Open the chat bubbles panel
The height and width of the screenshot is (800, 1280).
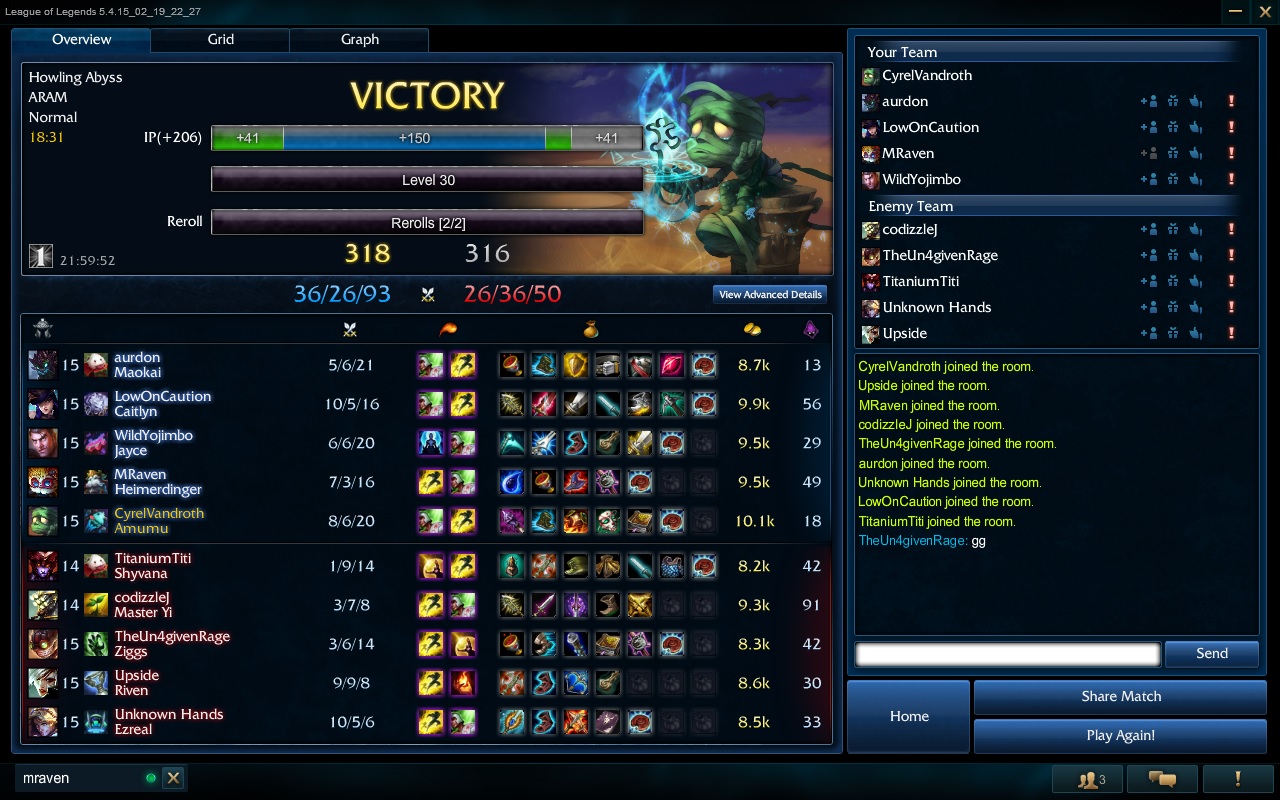point(1161,779)
